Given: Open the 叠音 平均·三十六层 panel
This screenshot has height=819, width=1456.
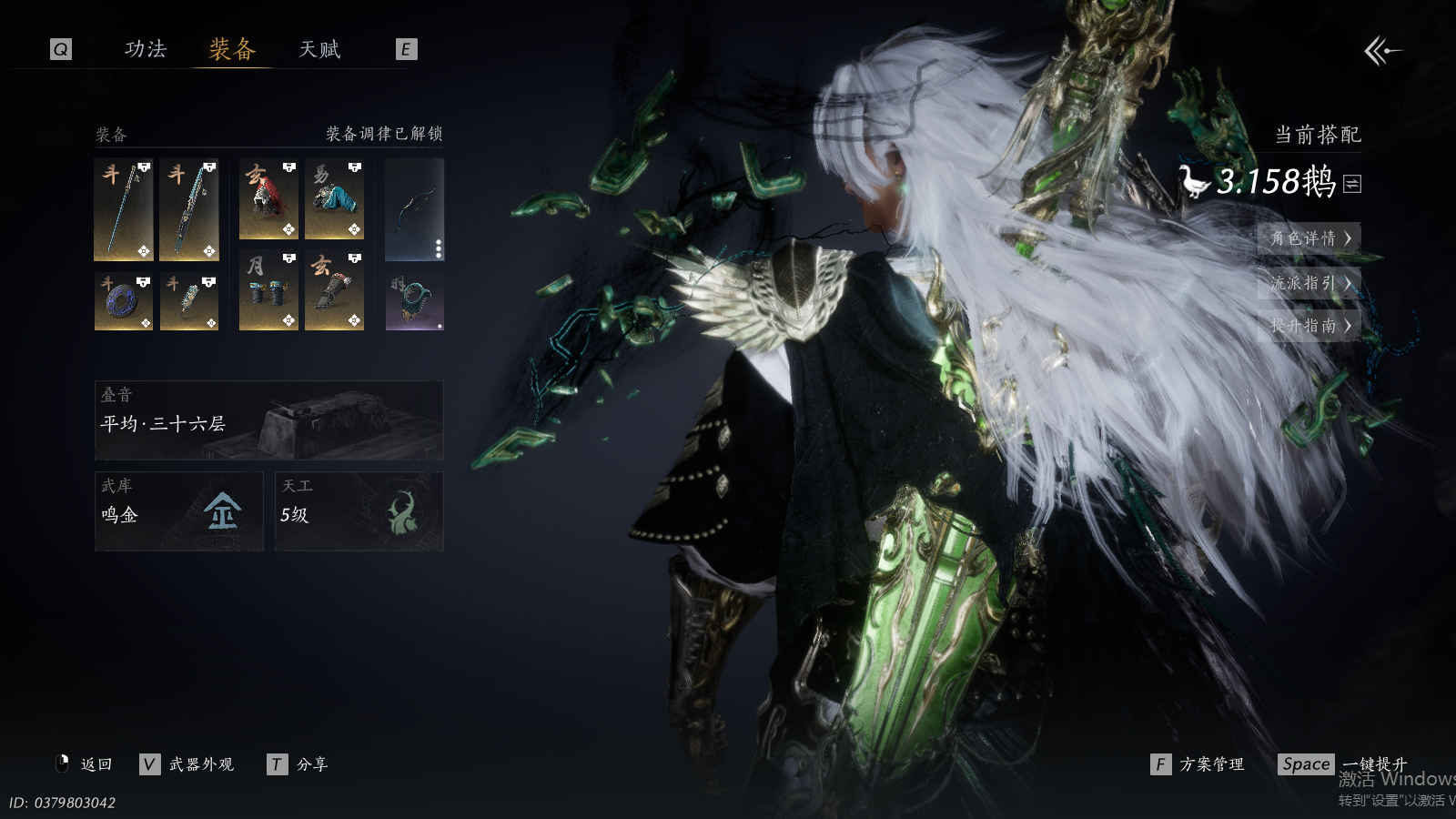Looking at the screenshot, I should [x=268, y=420].
